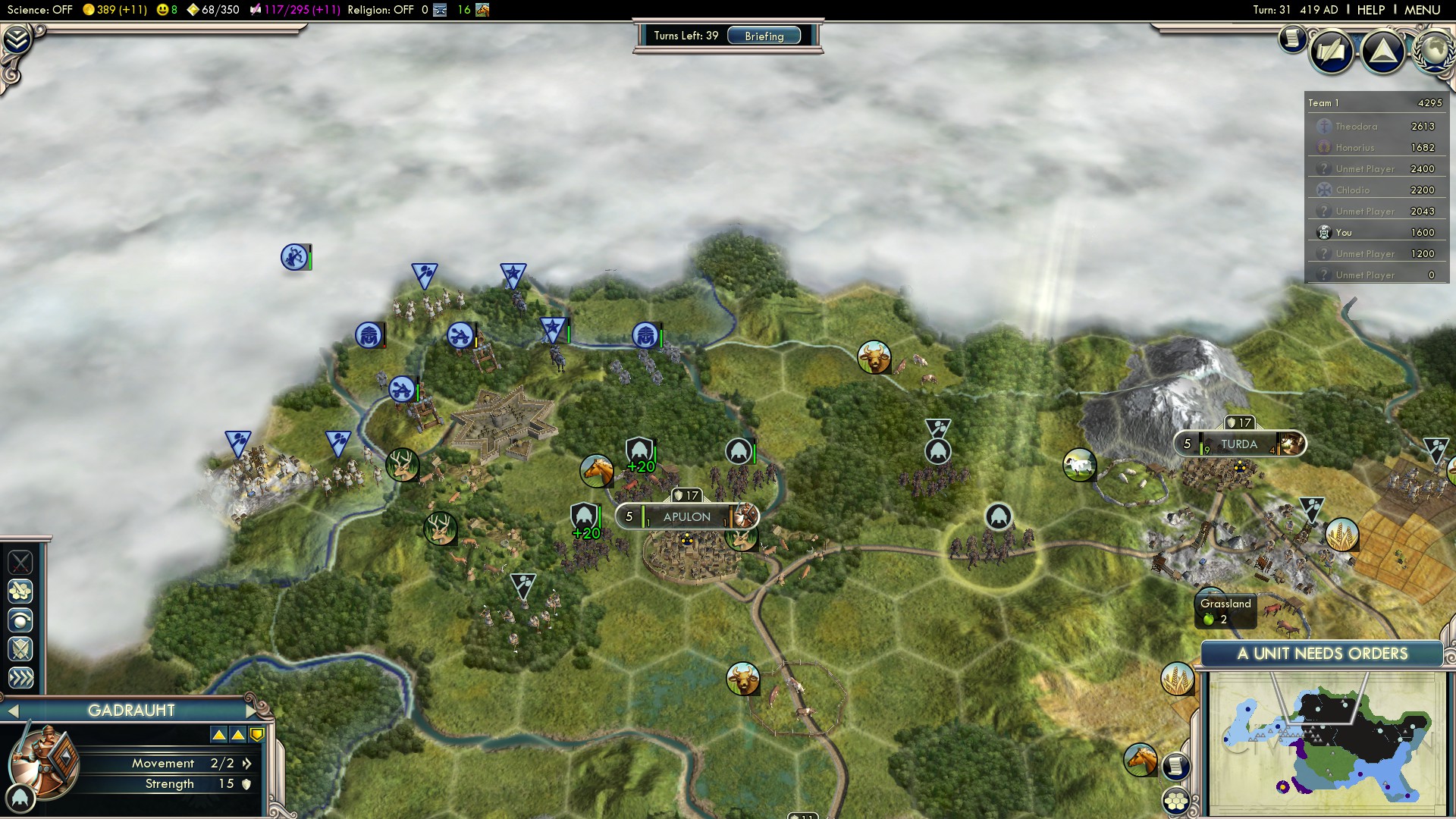This screenshot has height=819, width=1456.
Task: Open the scroll-and-quill advisor button
Action: (1332, 52)
